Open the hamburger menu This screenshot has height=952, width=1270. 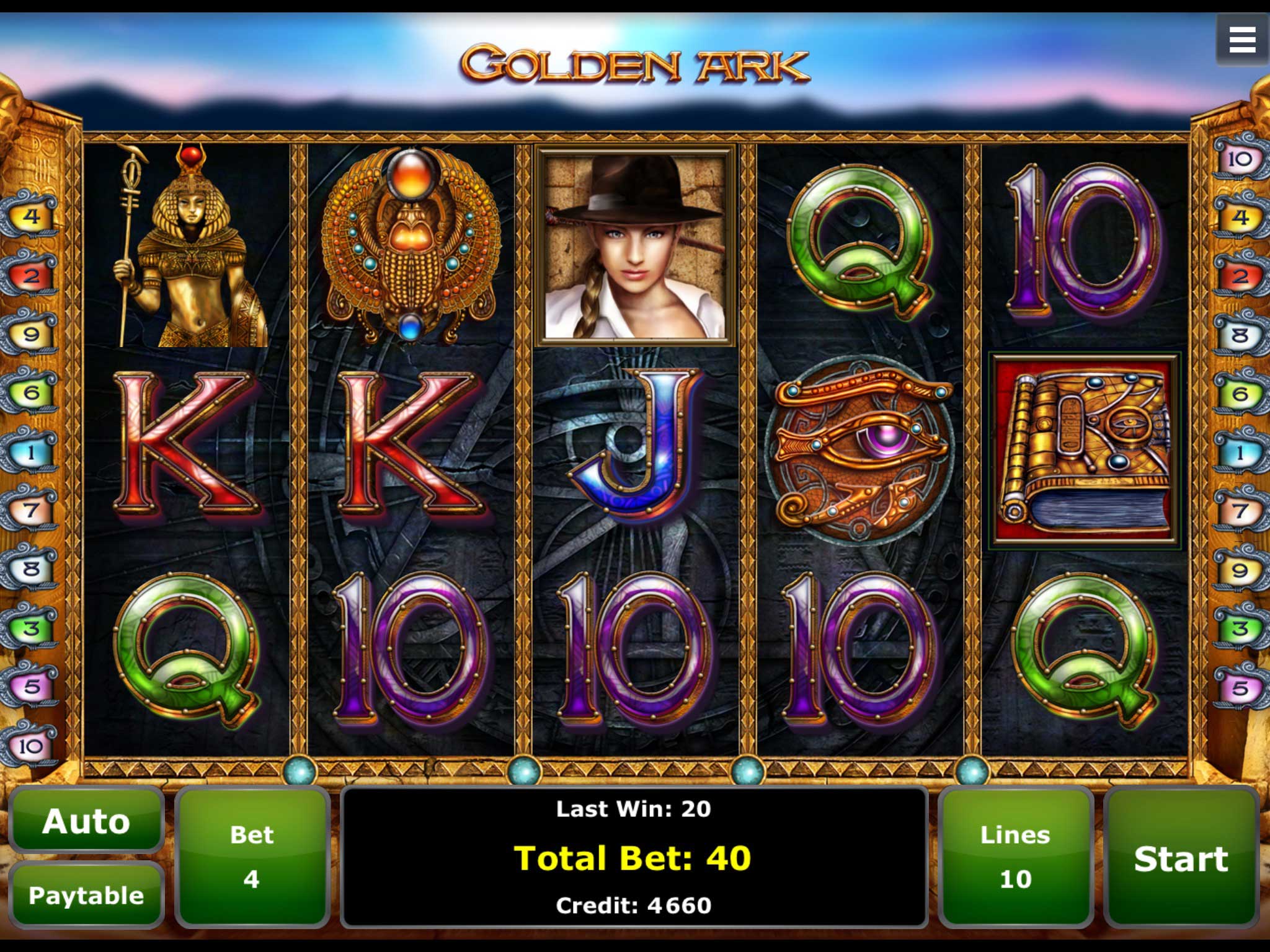1241,40
